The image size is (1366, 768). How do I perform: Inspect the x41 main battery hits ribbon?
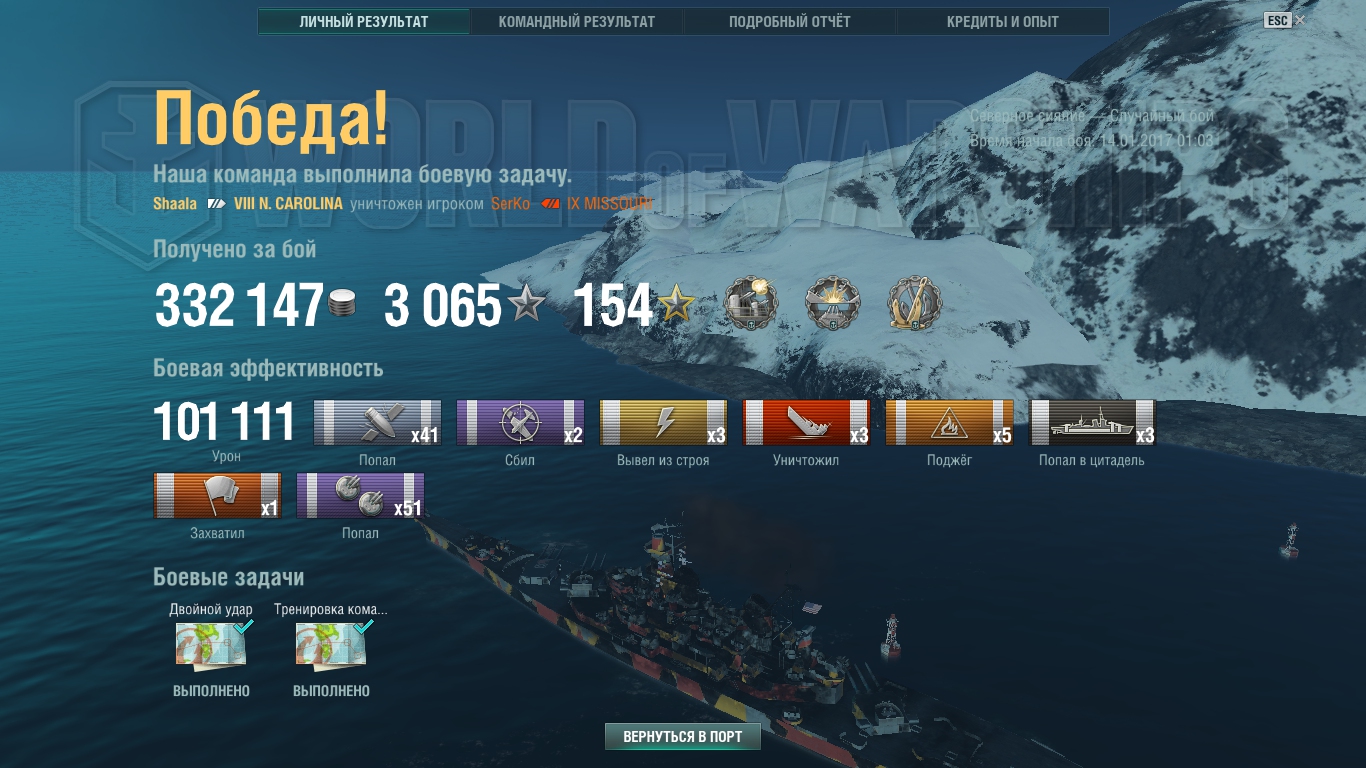pos(377,422)
